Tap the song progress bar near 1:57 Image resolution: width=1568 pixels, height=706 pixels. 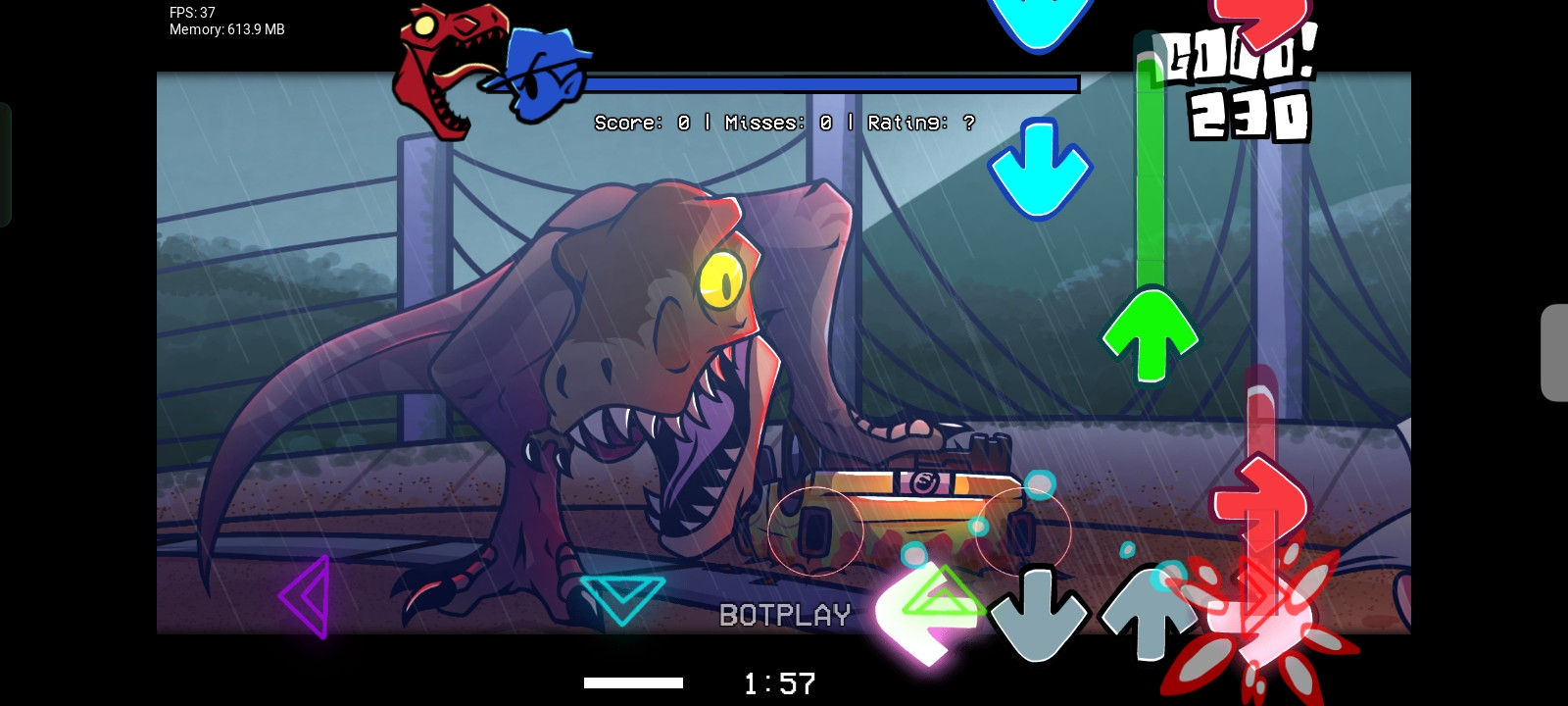pos(632,681)
